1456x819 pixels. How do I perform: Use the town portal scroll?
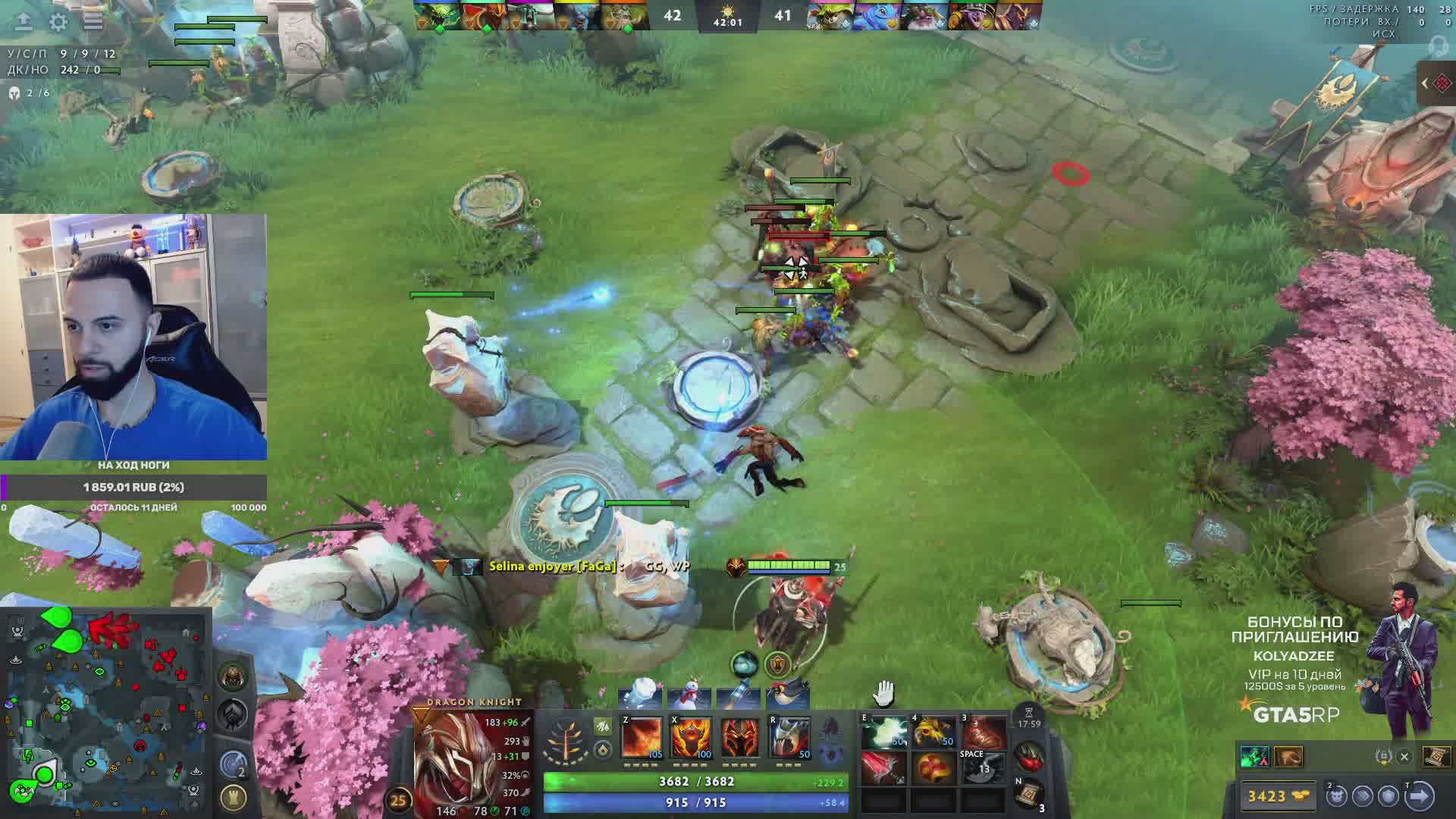click(x=1029, y=795)
